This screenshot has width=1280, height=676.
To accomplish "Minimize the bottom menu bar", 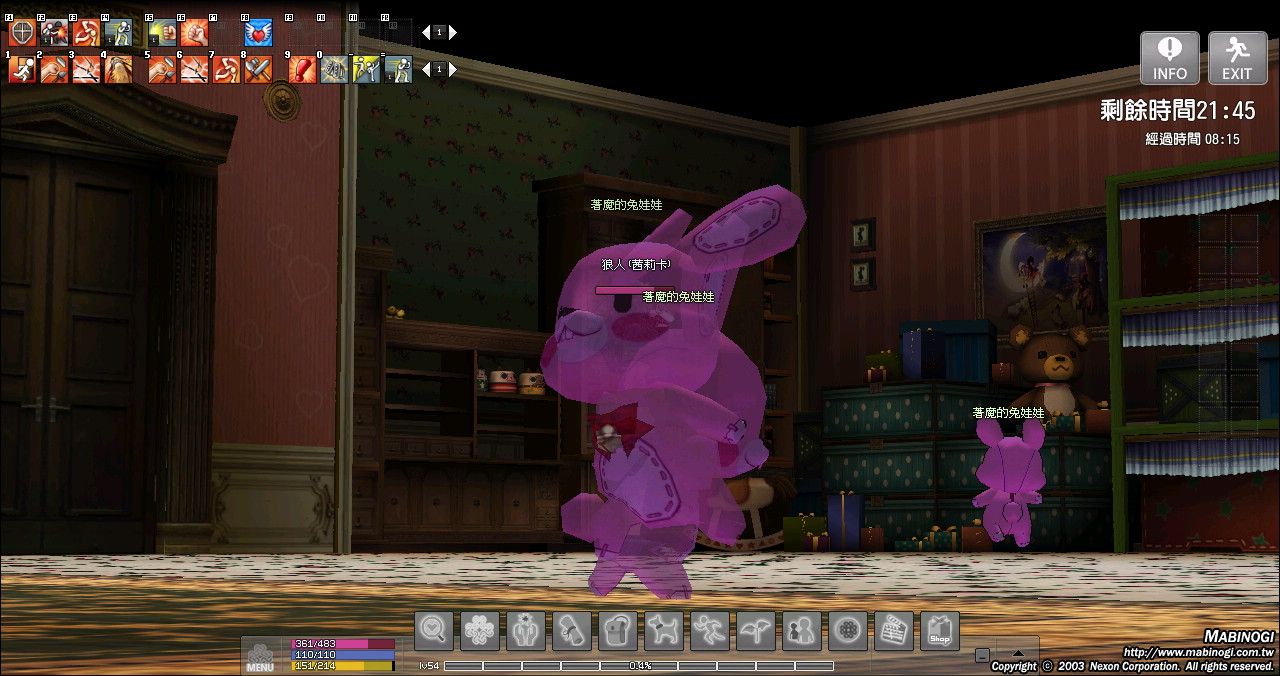I will pos(982,655).
